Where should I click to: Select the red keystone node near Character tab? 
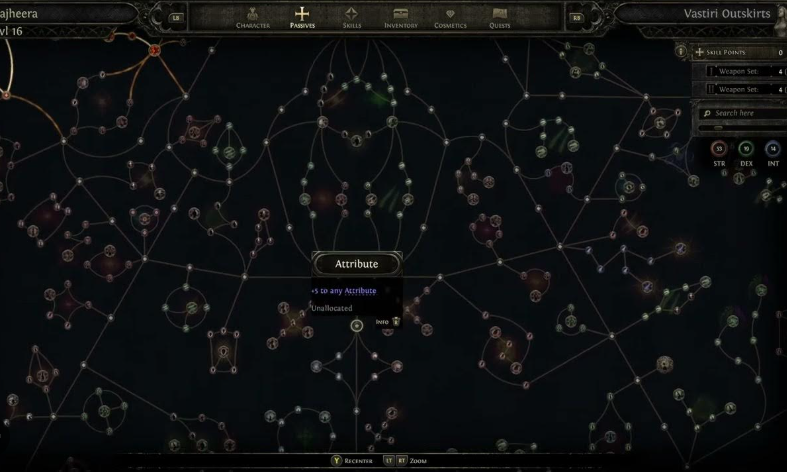point(155,50)
